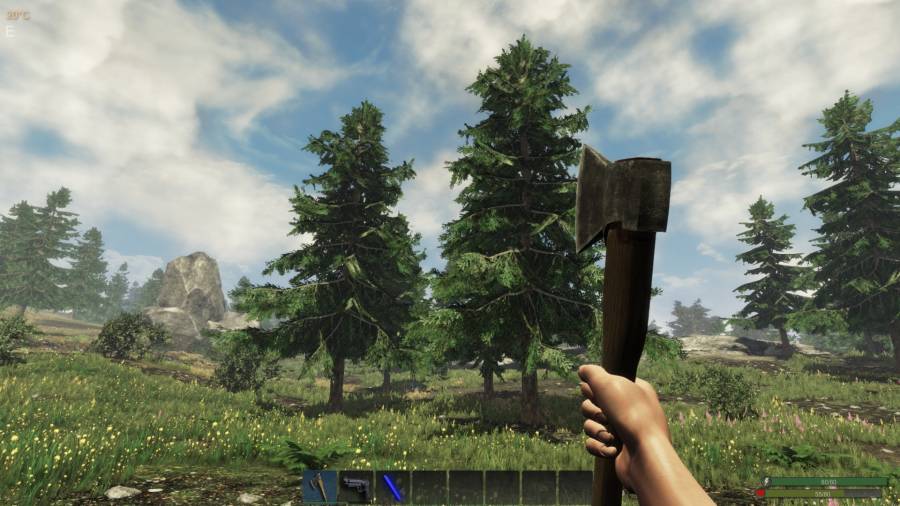
Task: Select the hatchet hotbar slot
Action: 320,487
